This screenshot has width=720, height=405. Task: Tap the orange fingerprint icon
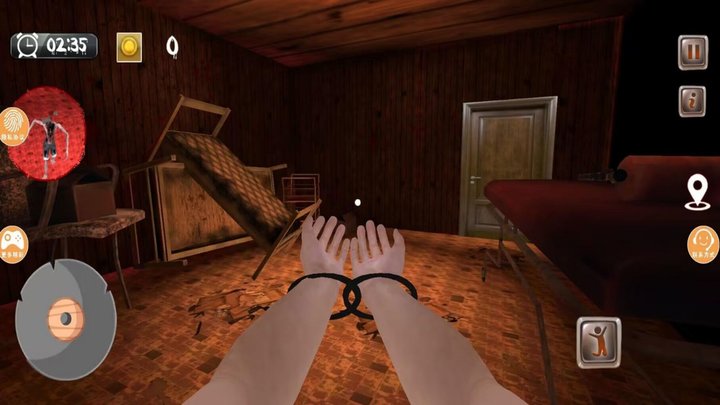pos(16,126)
